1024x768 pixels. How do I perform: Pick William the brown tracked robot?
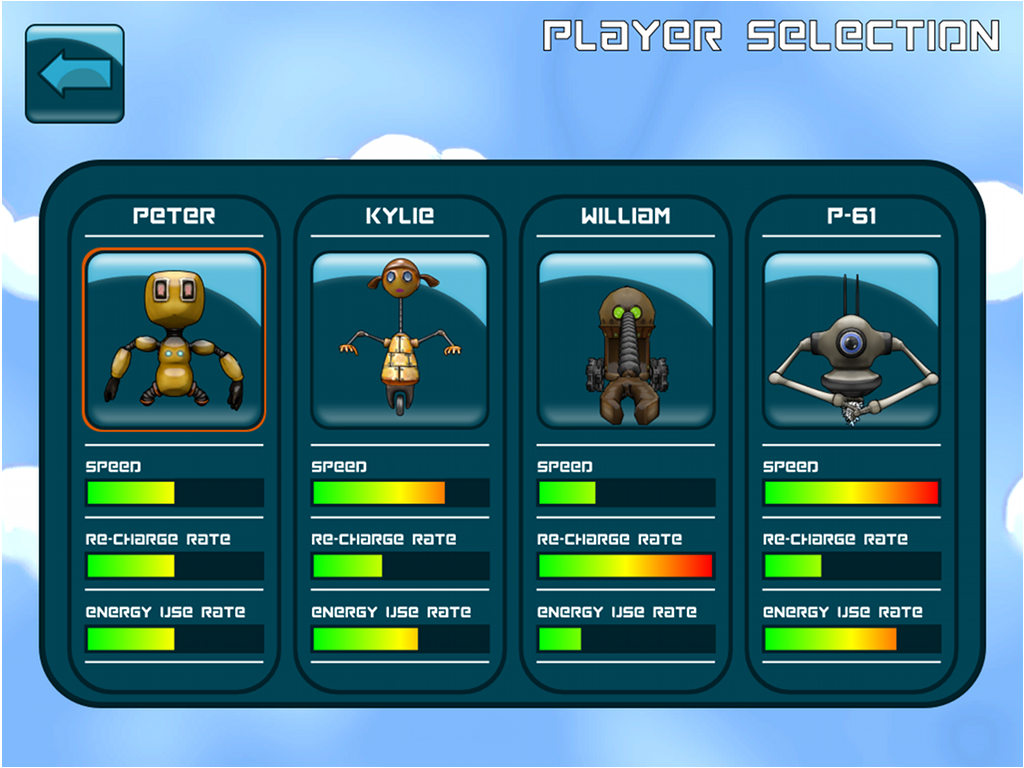click(x=626, y=340)
